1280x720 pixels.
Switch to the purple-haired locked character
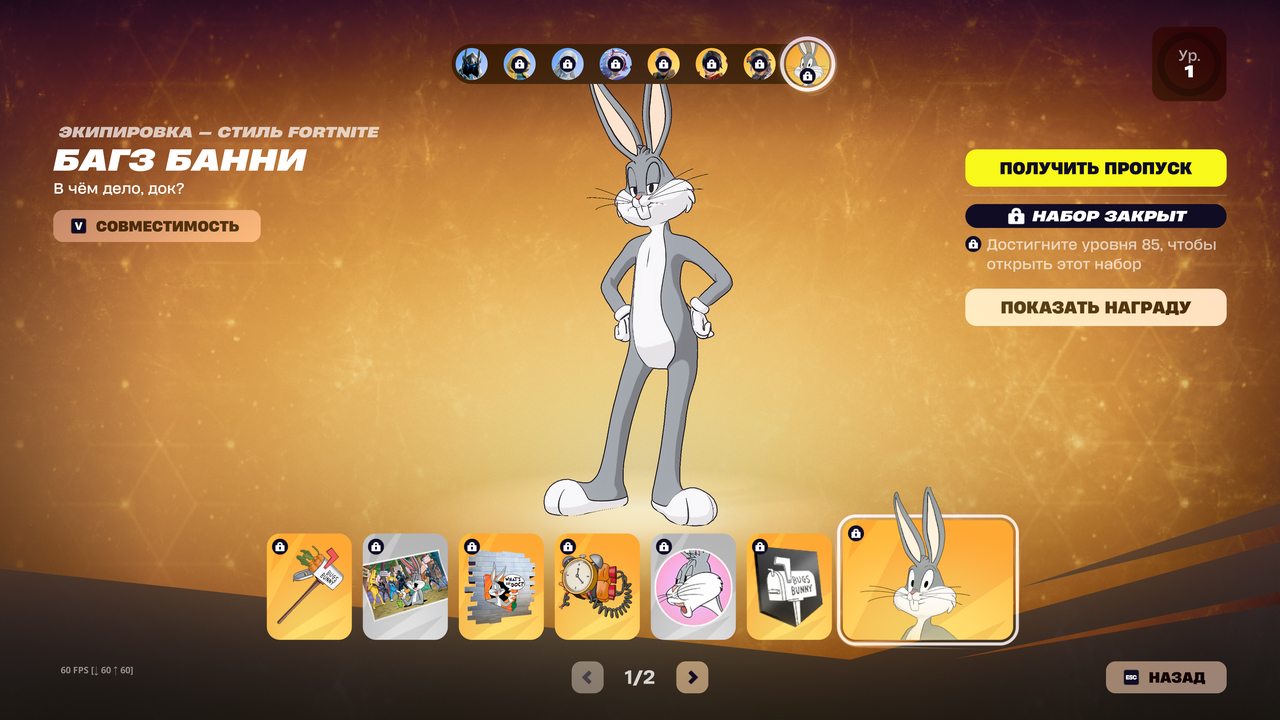tap(615, 64)
